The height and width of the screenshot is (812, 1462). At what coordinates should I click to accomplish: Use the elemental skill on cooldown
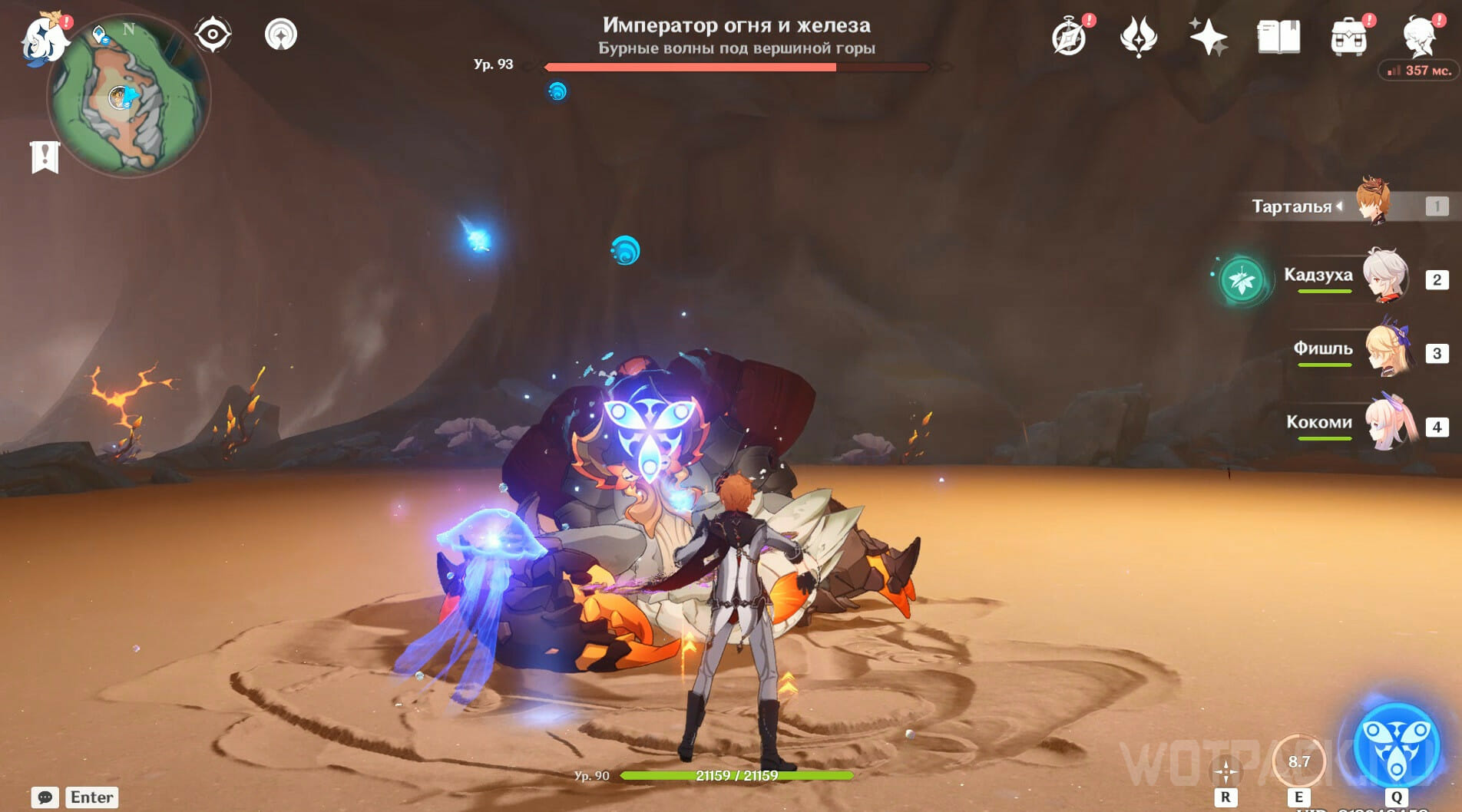point(1298,761)
